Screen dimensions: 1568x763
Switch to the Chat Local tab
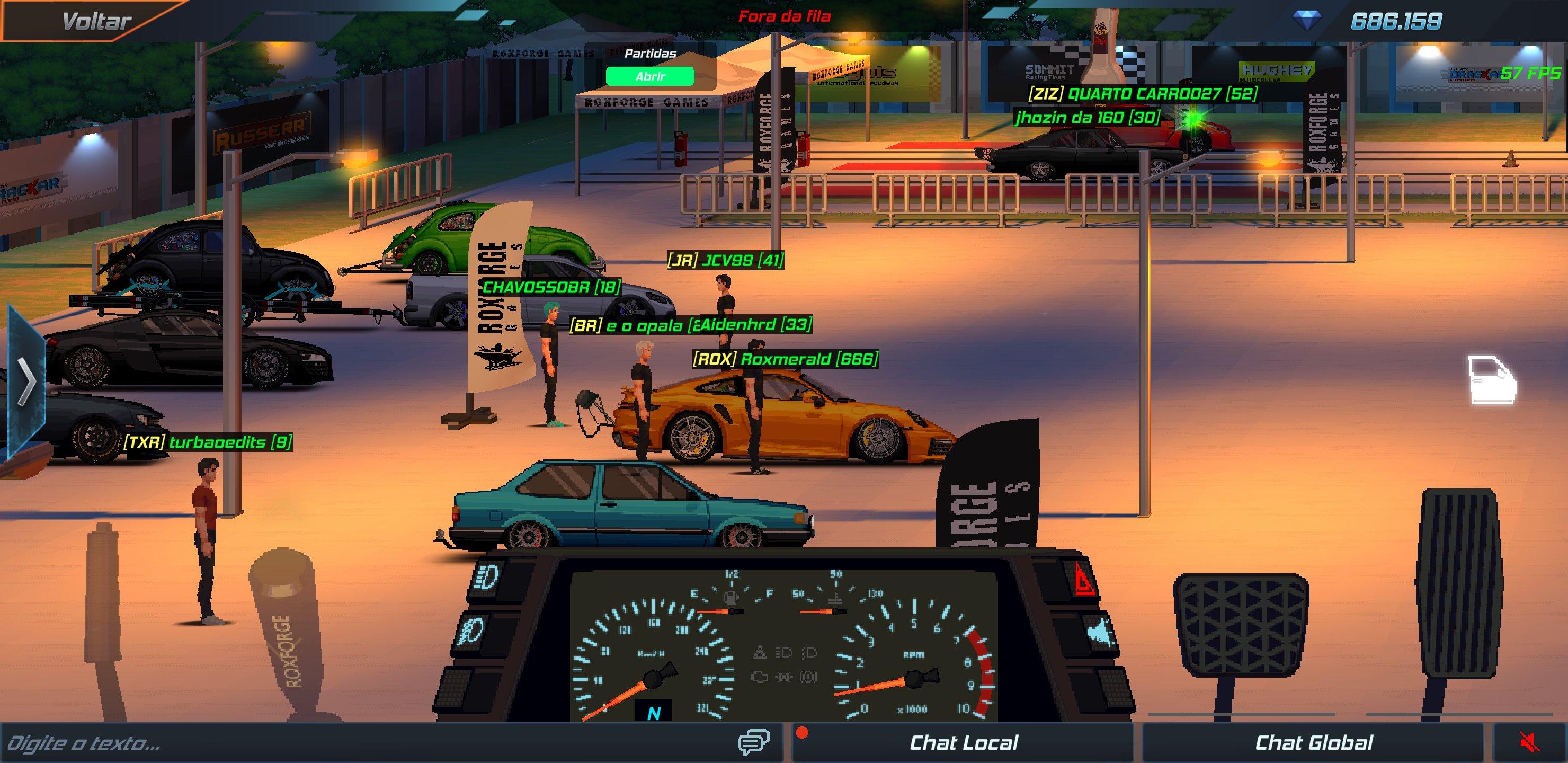tap(963, 743)
